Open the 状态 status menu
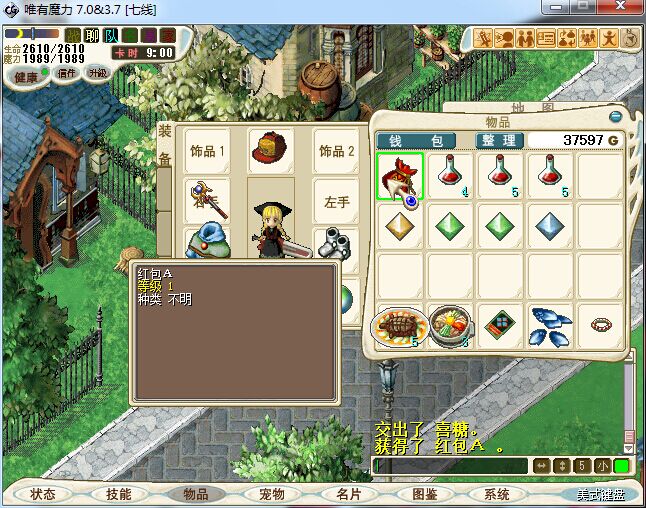Screen dimensions: 646x508 [x=43, y=494]
